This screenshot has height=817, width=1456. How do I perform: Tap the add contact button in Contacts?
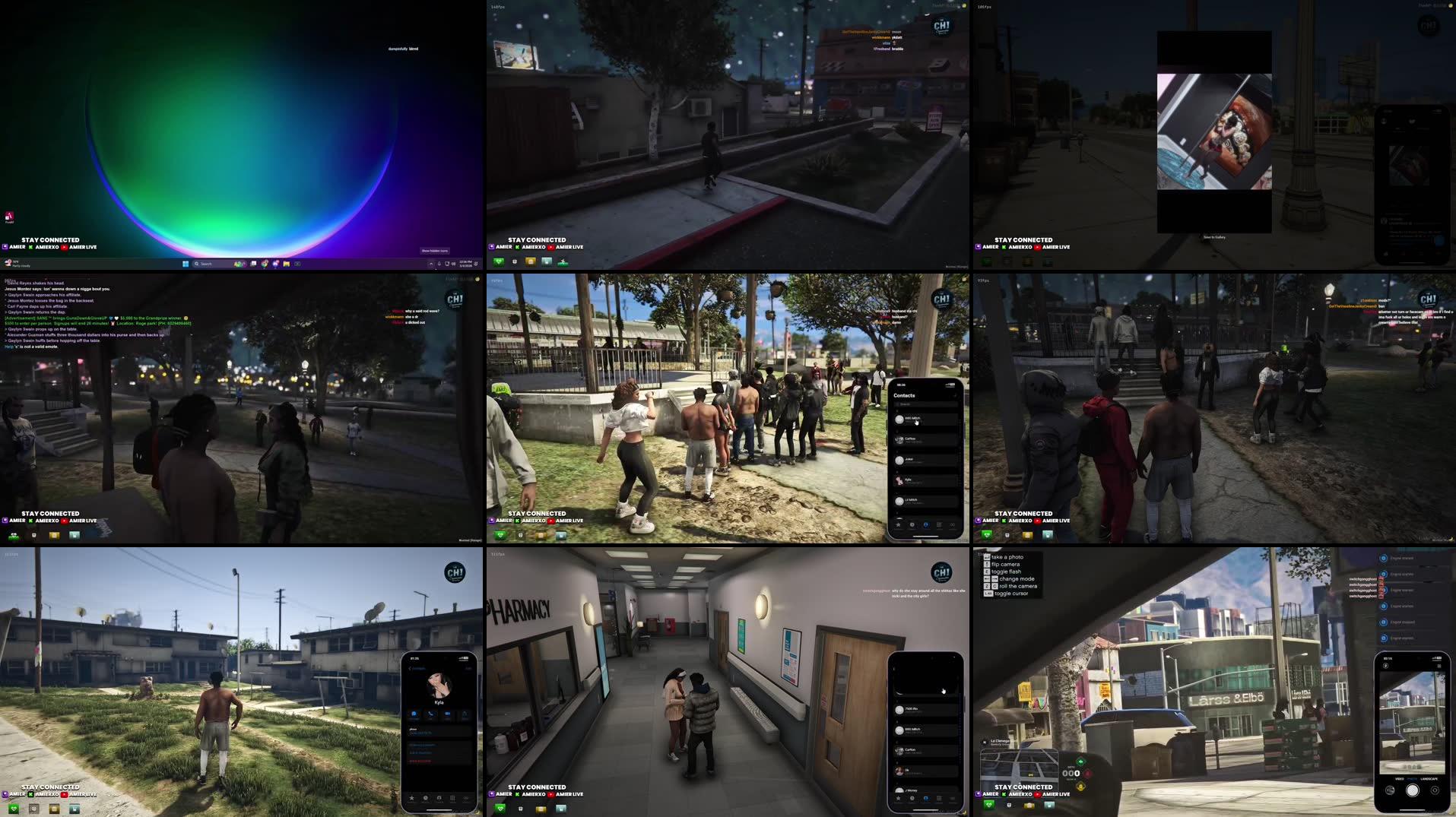[x=955, y=395]
